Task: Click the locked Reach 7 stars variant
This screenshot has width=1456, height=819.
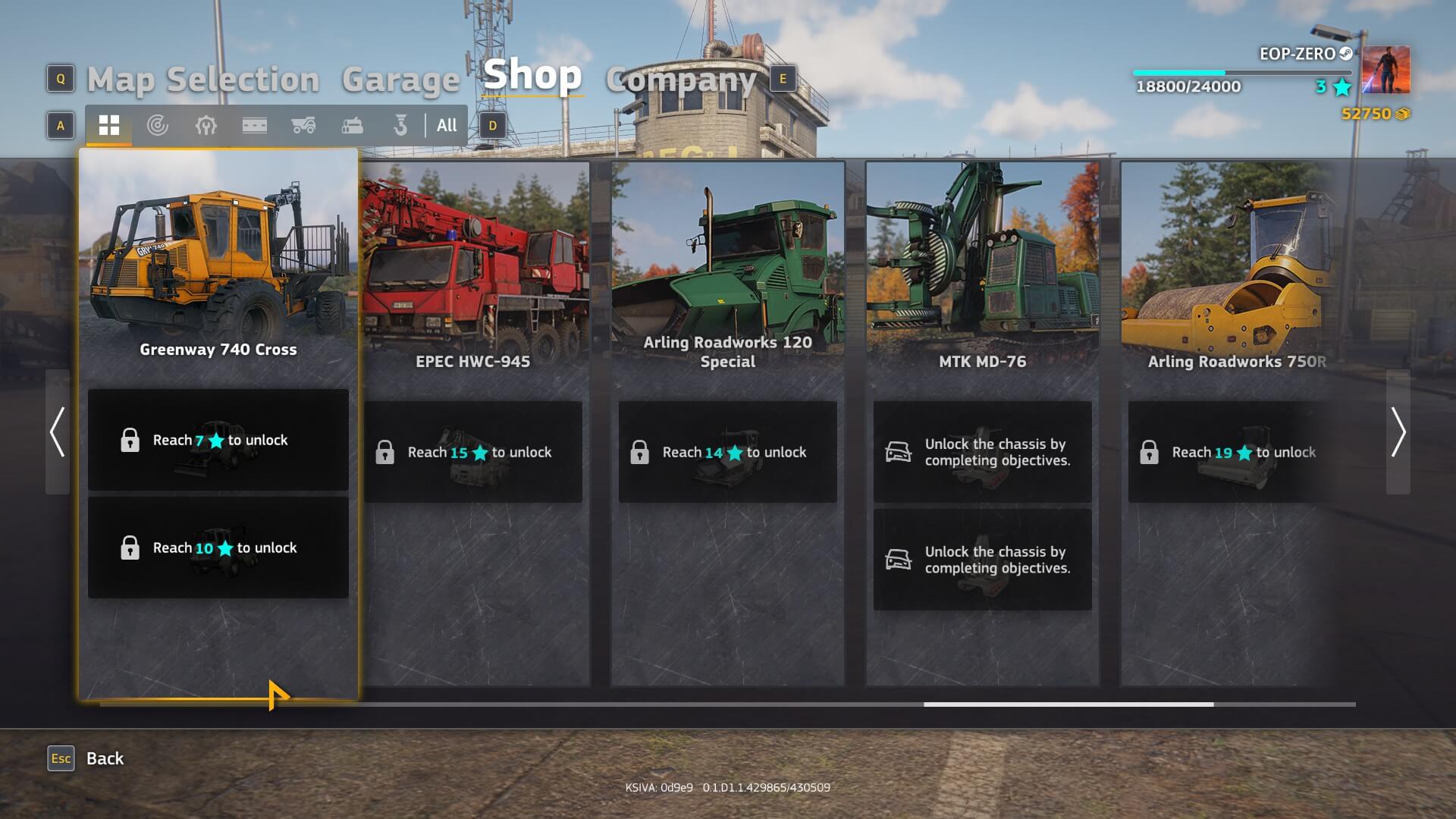Action: pos(218,440)
